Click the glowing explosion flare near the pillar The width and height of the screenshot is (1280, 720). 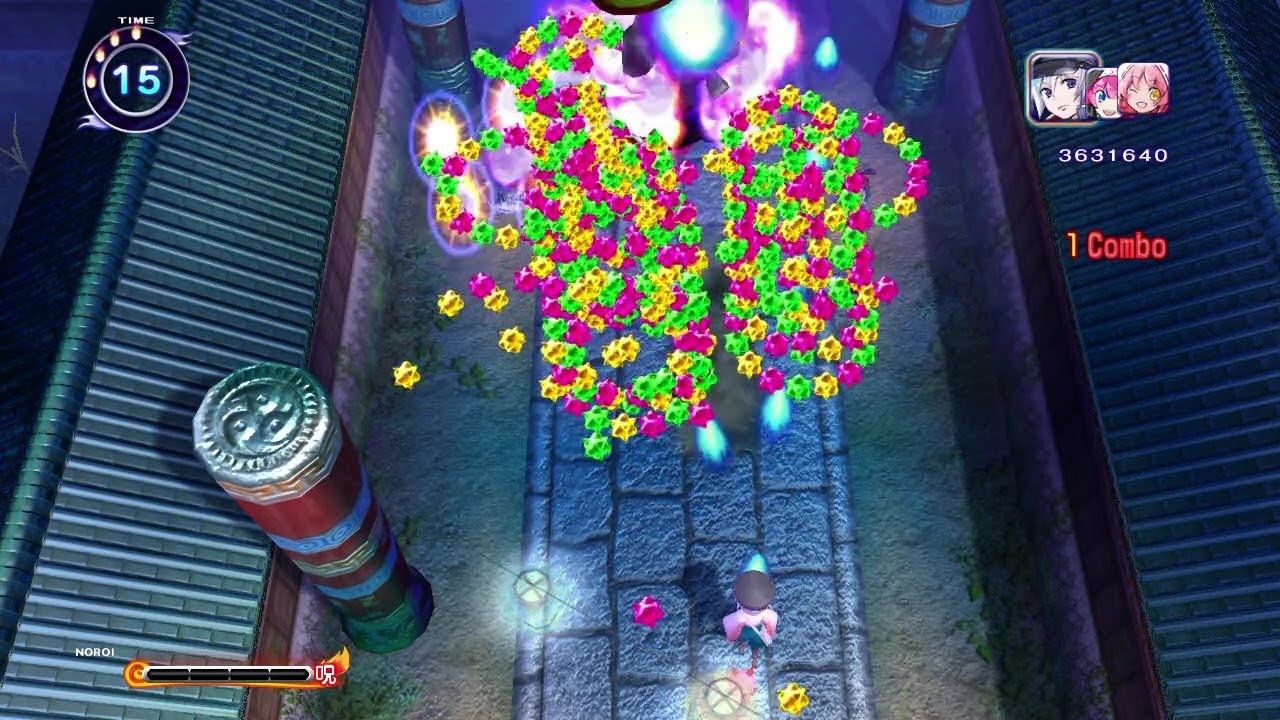(x=438, y=130)
